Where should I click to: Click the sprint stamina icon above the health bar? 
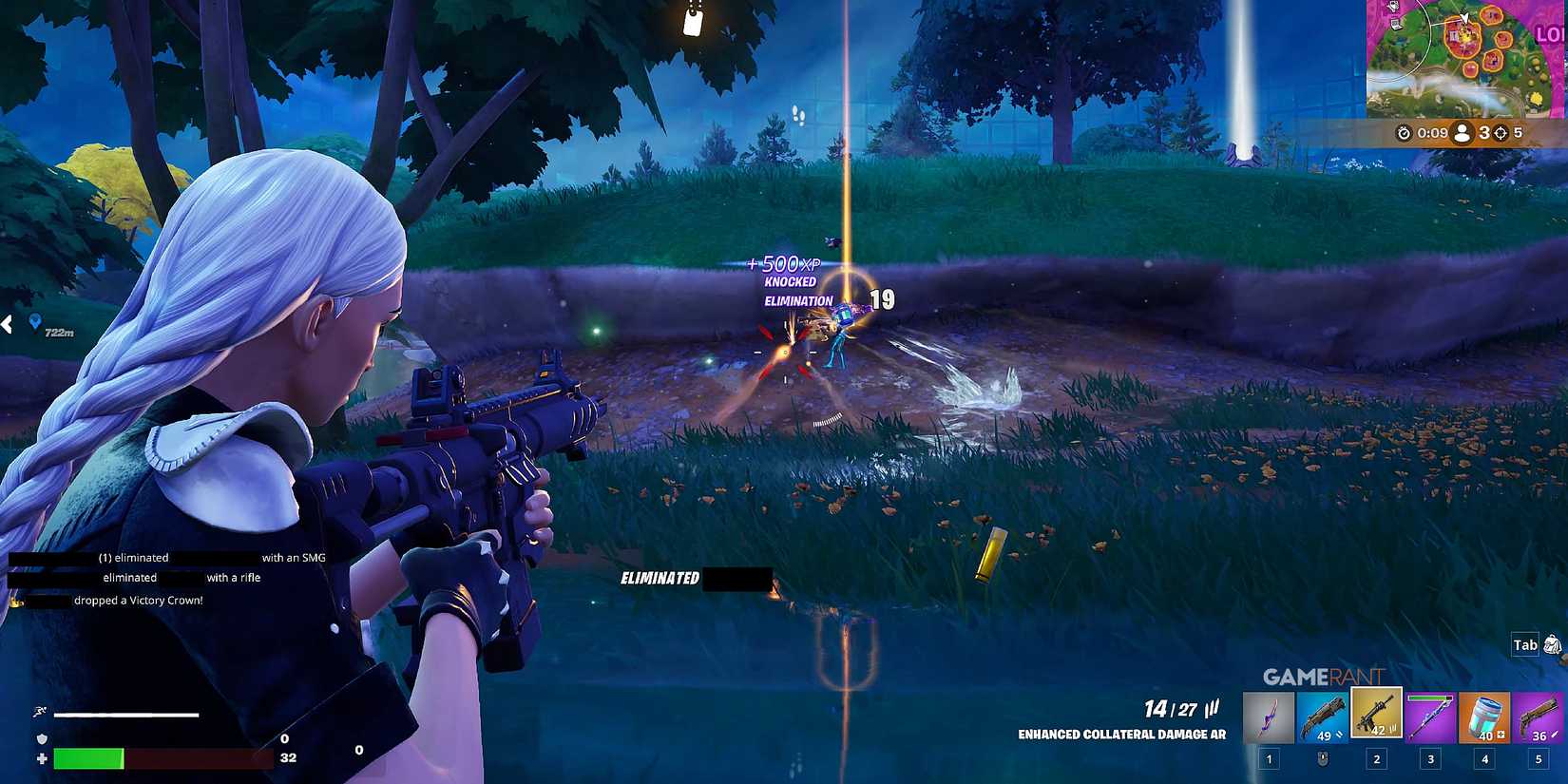point(40,711)
